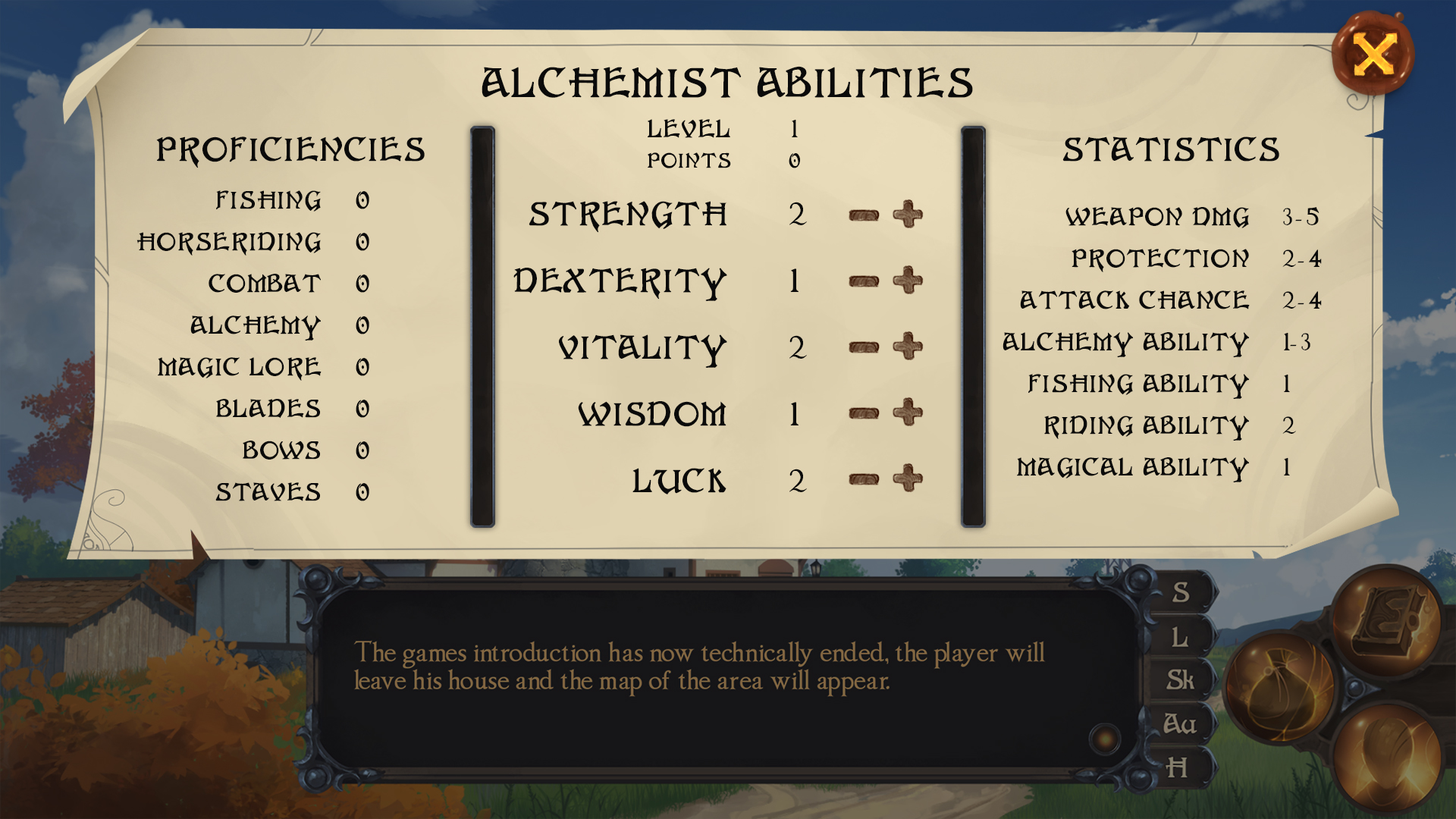This screenshot has height=819, width=1456.
Task: Click the minus icon beside Vitality
Action: 862,347
